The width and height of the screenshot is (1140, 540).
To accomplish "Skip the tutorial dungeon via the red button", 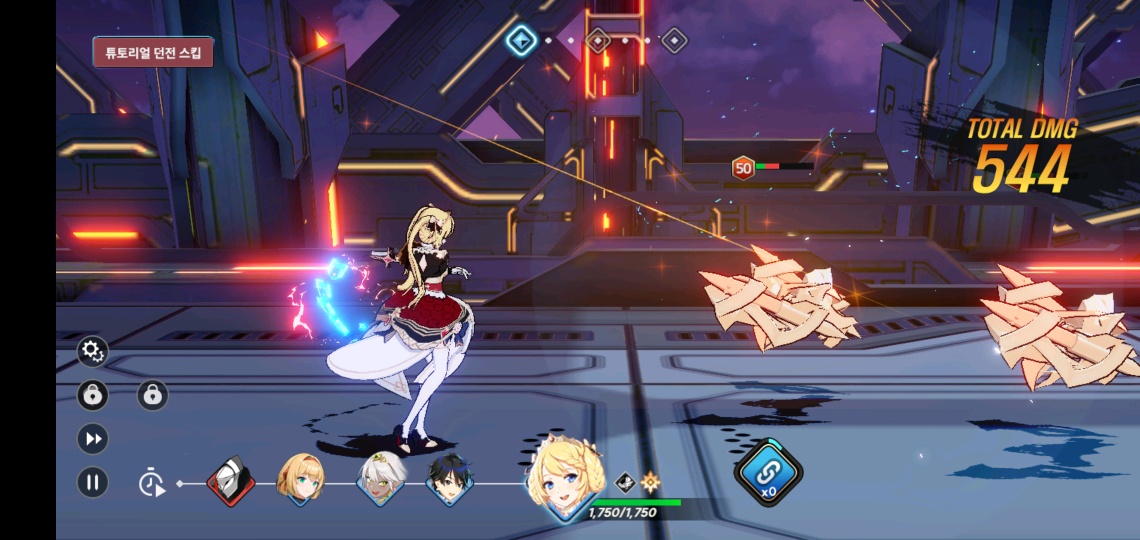I will [x=153, y=52].
